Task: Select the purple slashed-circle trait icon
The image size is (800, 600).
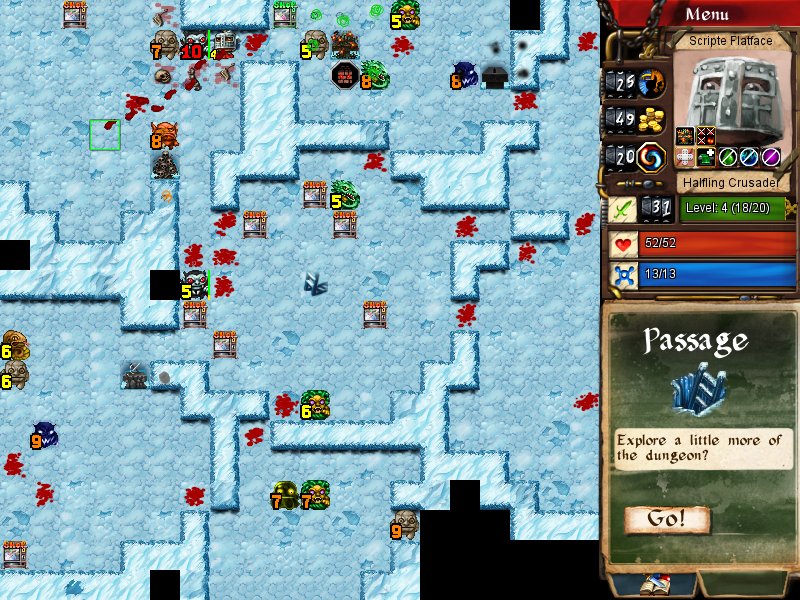Action: pyautogui.click(x=770, y=156)
